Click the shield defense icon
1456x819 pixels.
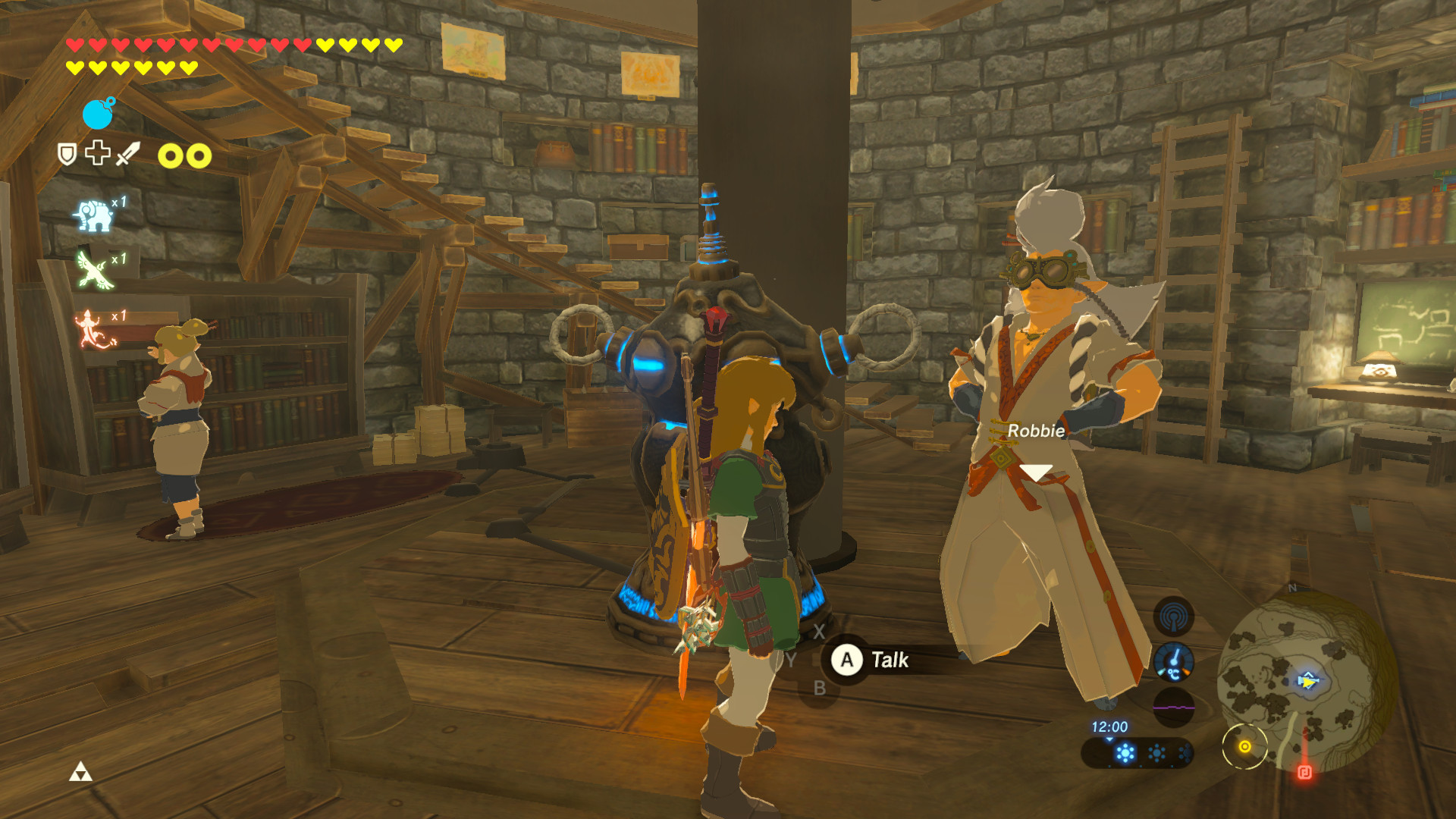pos(66,152)
